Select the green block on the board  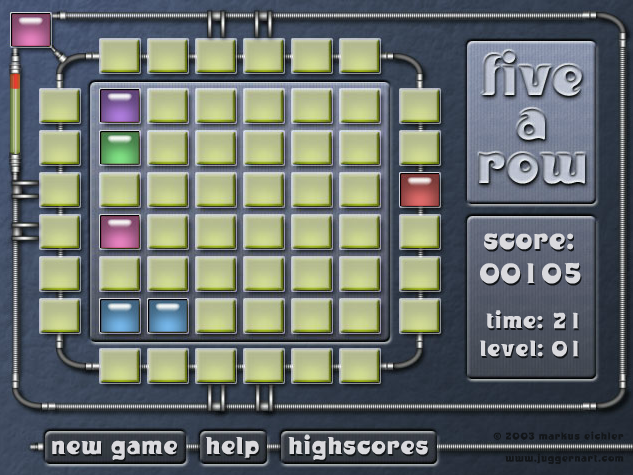coord(119,148)
